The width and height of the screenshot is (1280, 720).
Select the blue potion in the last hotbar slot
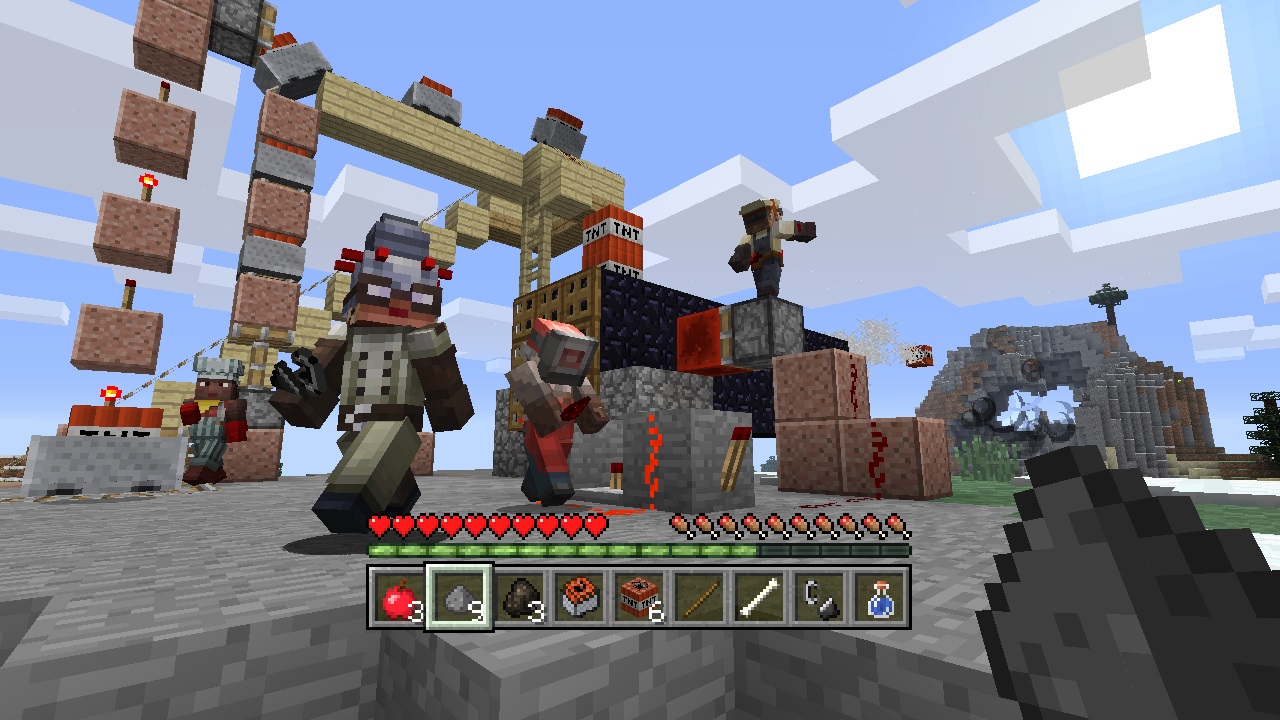tap(878, 597)
